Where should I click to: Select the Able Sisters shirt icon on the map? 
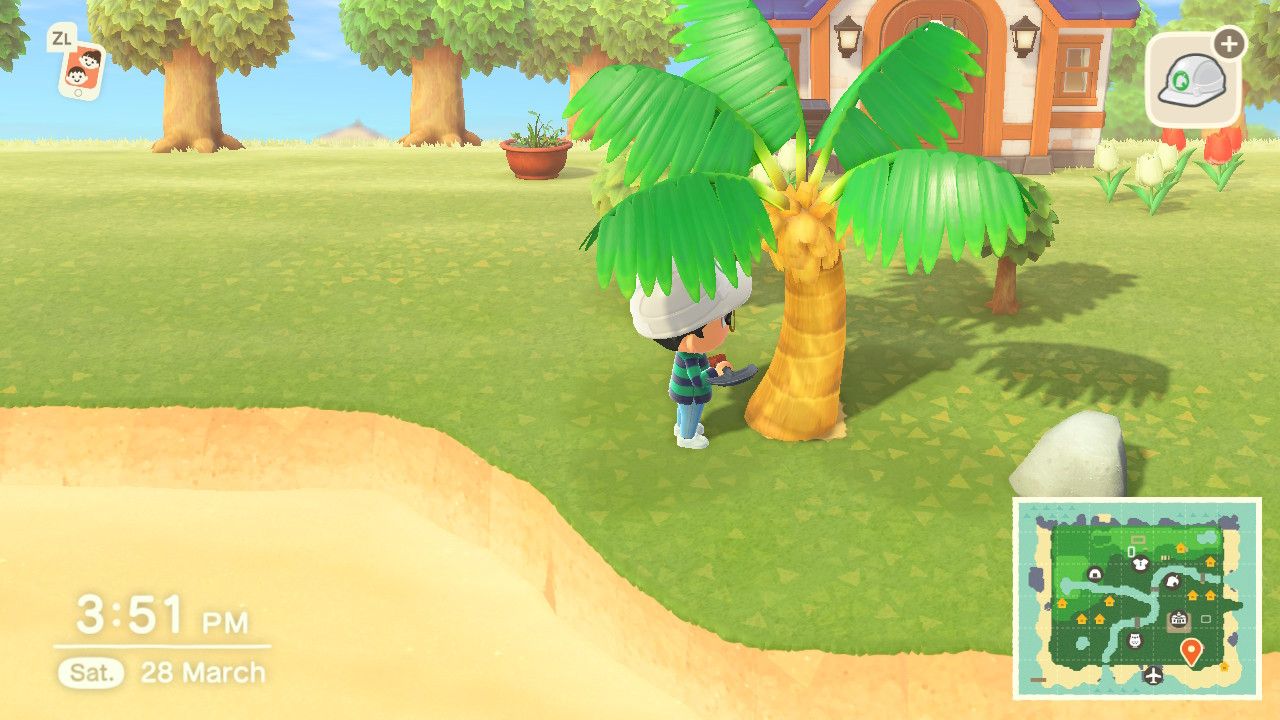point(1140,562)
